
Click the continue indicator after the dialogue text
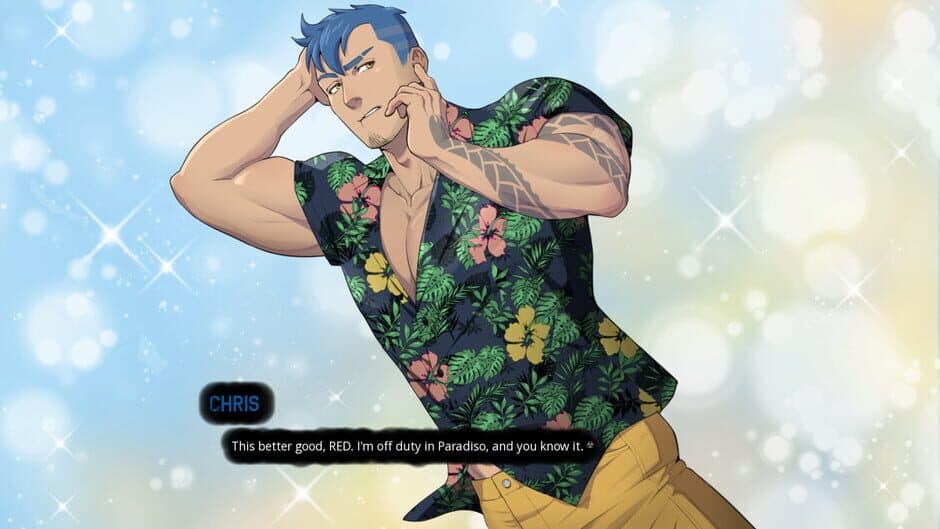(x=592, y=446)
